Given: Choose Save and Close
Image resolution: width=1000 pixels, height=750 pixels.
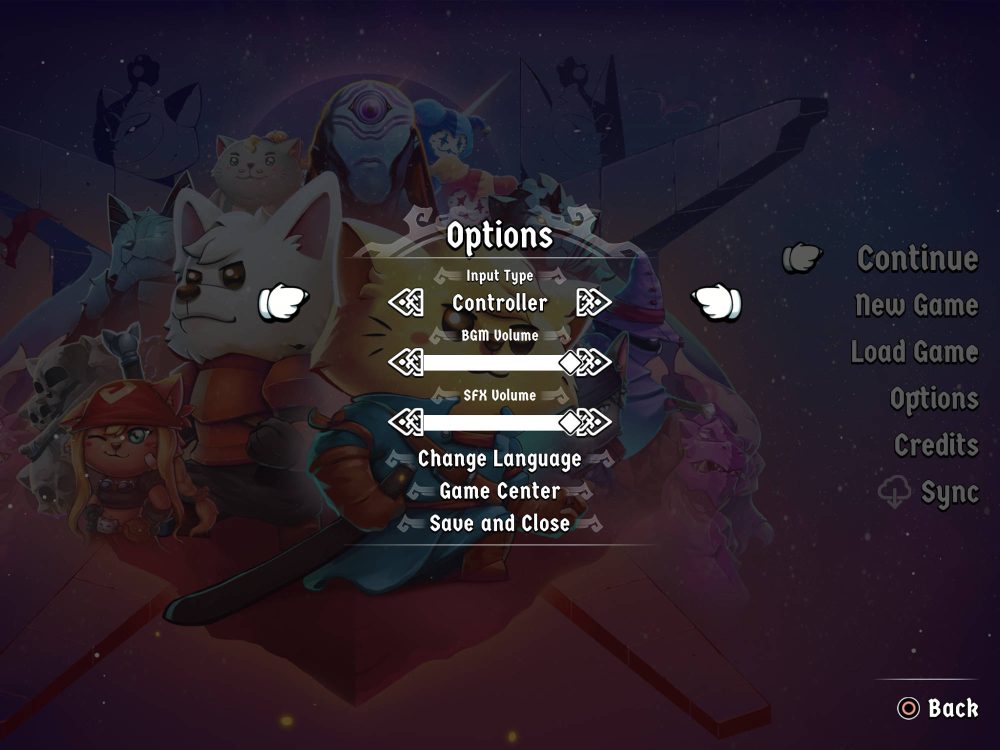Looking at the screenshot, I should 499,523.
